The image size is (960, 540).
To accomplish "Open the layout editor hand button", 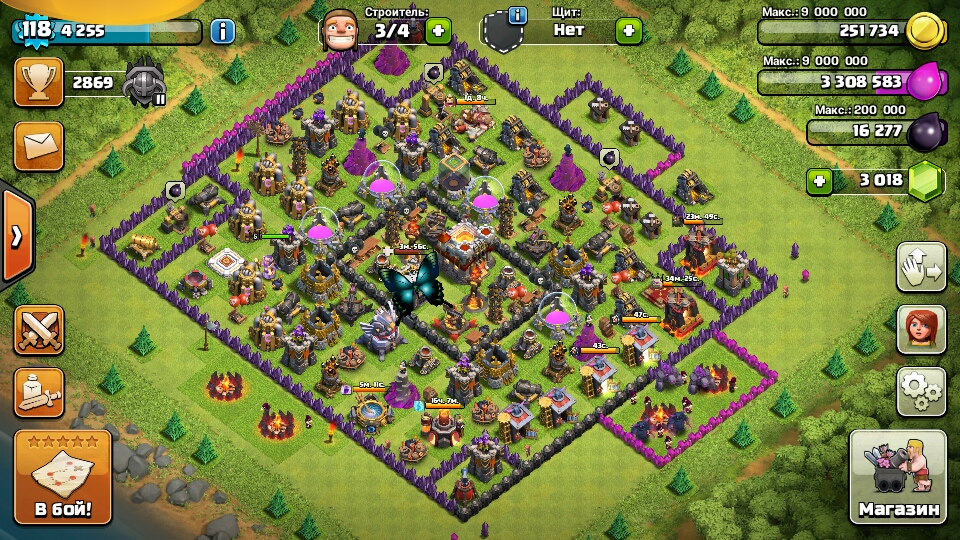I will click(x=921, y=267).
